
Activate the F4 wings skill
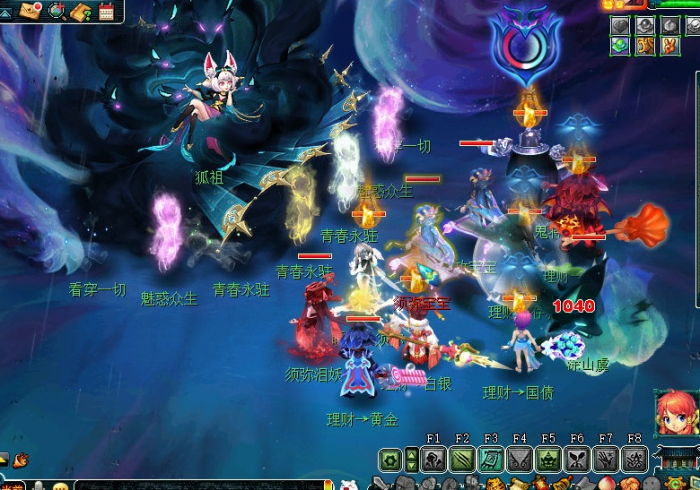click(519, 460)
